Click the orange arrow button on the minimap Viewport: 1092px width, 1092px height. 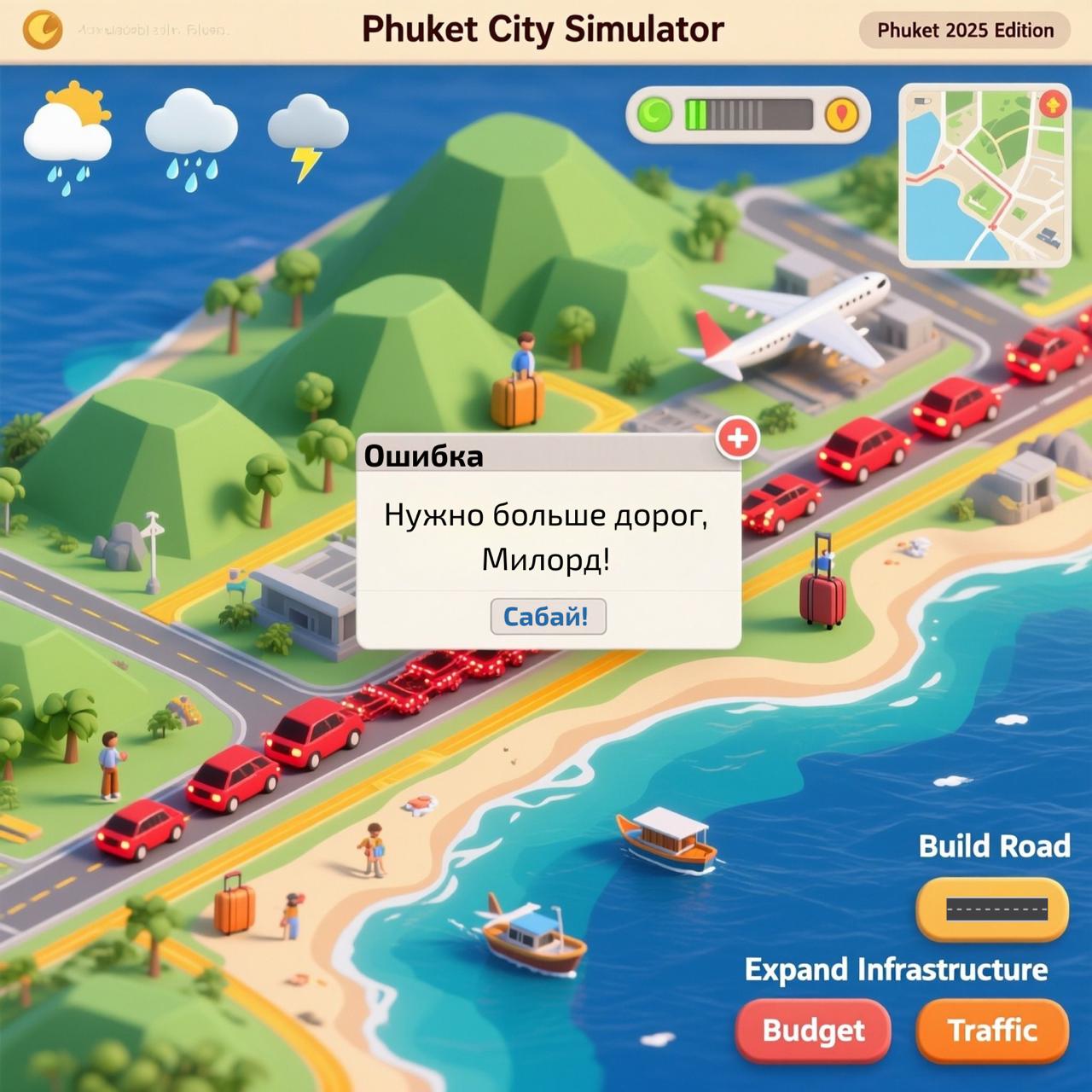pyautogui.click(x=1054, y=105)
